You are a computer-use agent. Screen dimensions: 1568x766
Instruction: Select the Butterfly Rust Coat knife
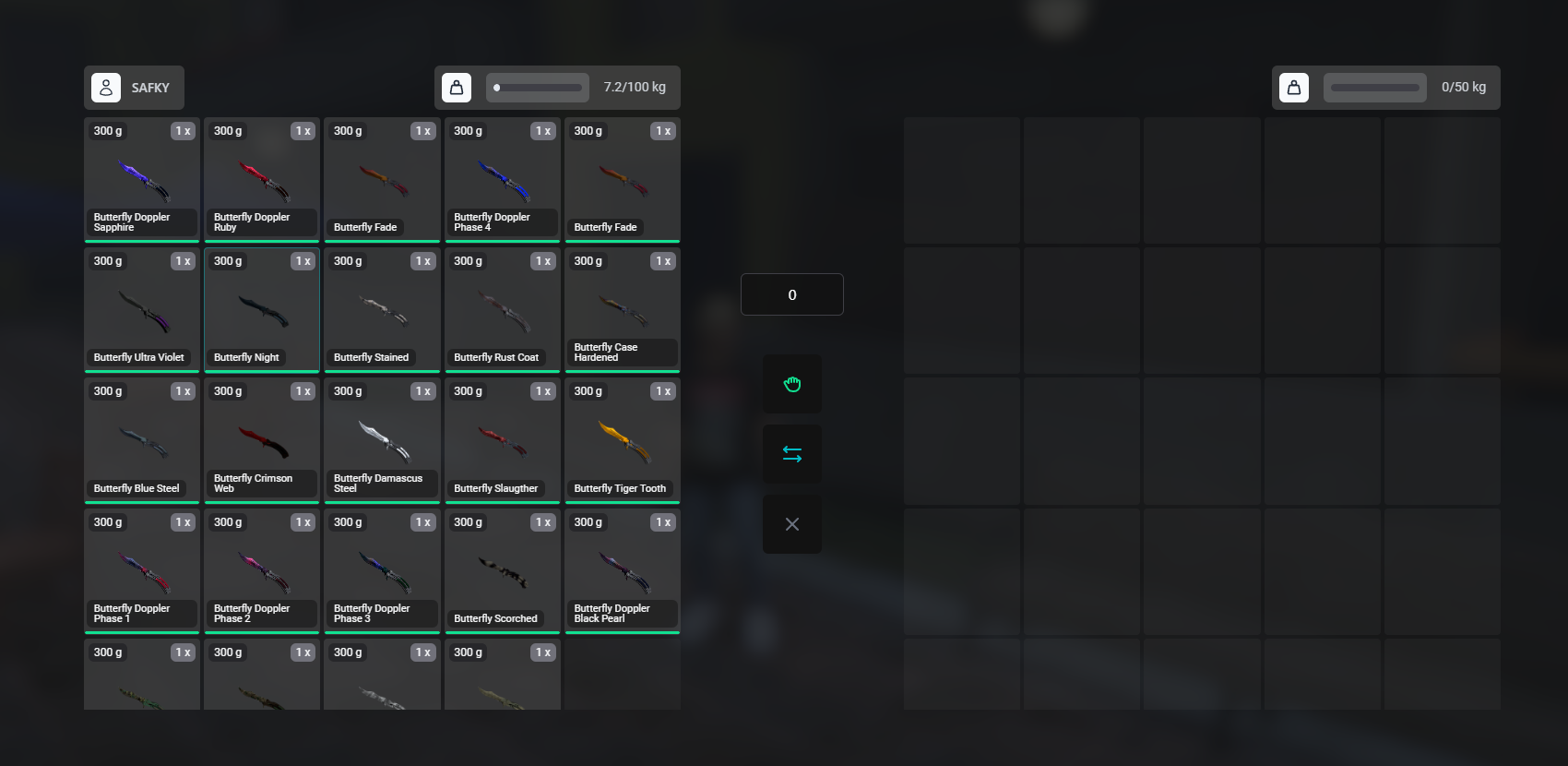[502, 310]
